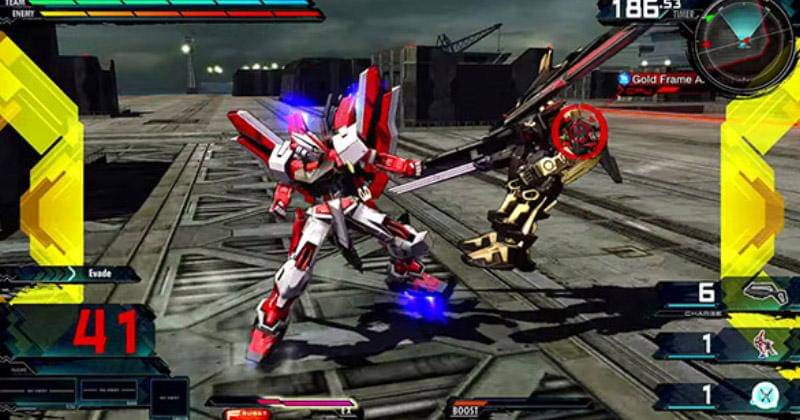Select the beam rifle weapon icon
Screen dimensions: 800x420
(769, 293)
